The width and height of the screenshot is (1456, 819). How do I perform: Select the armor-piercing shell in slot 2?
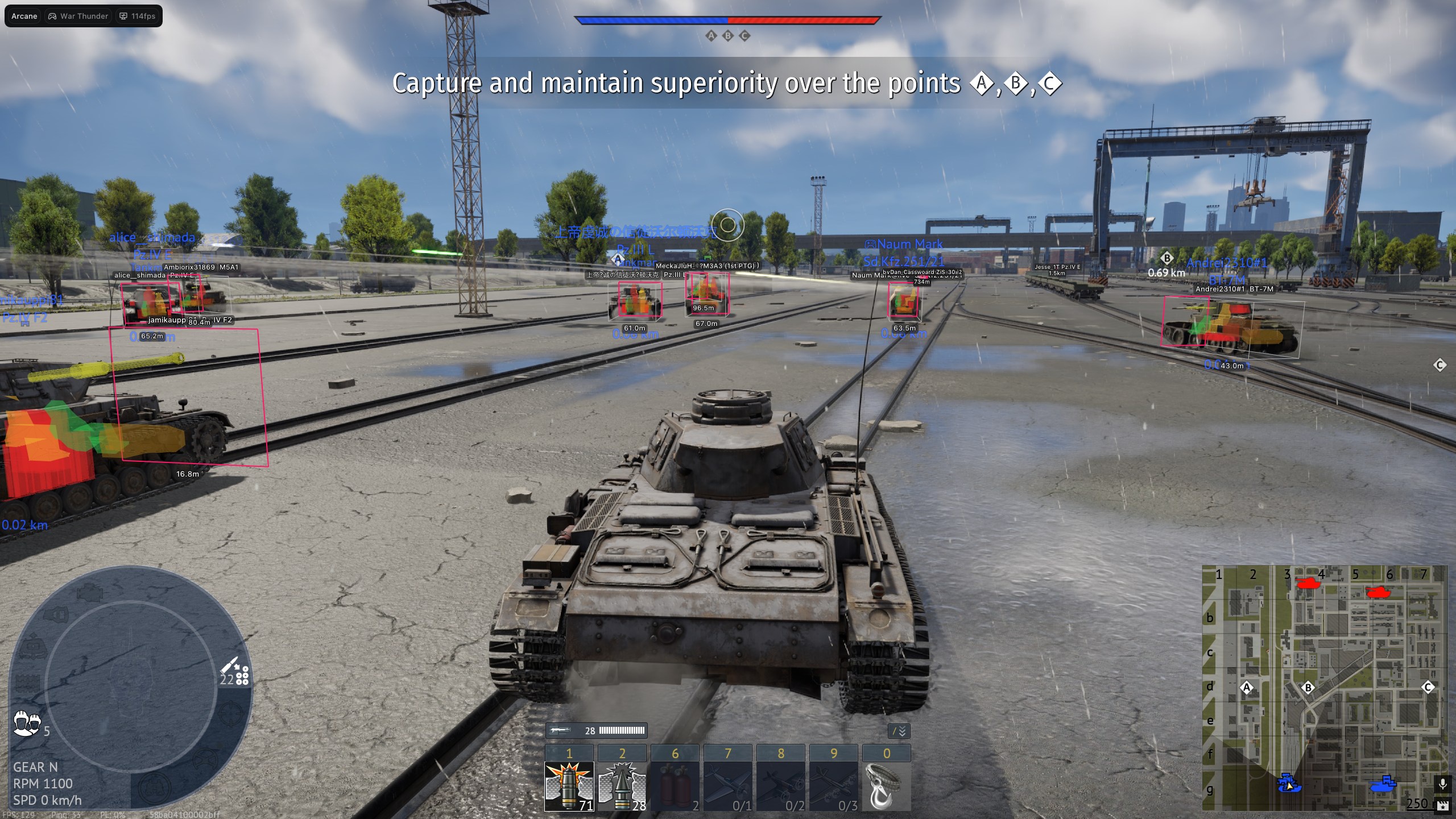[623, 788]
